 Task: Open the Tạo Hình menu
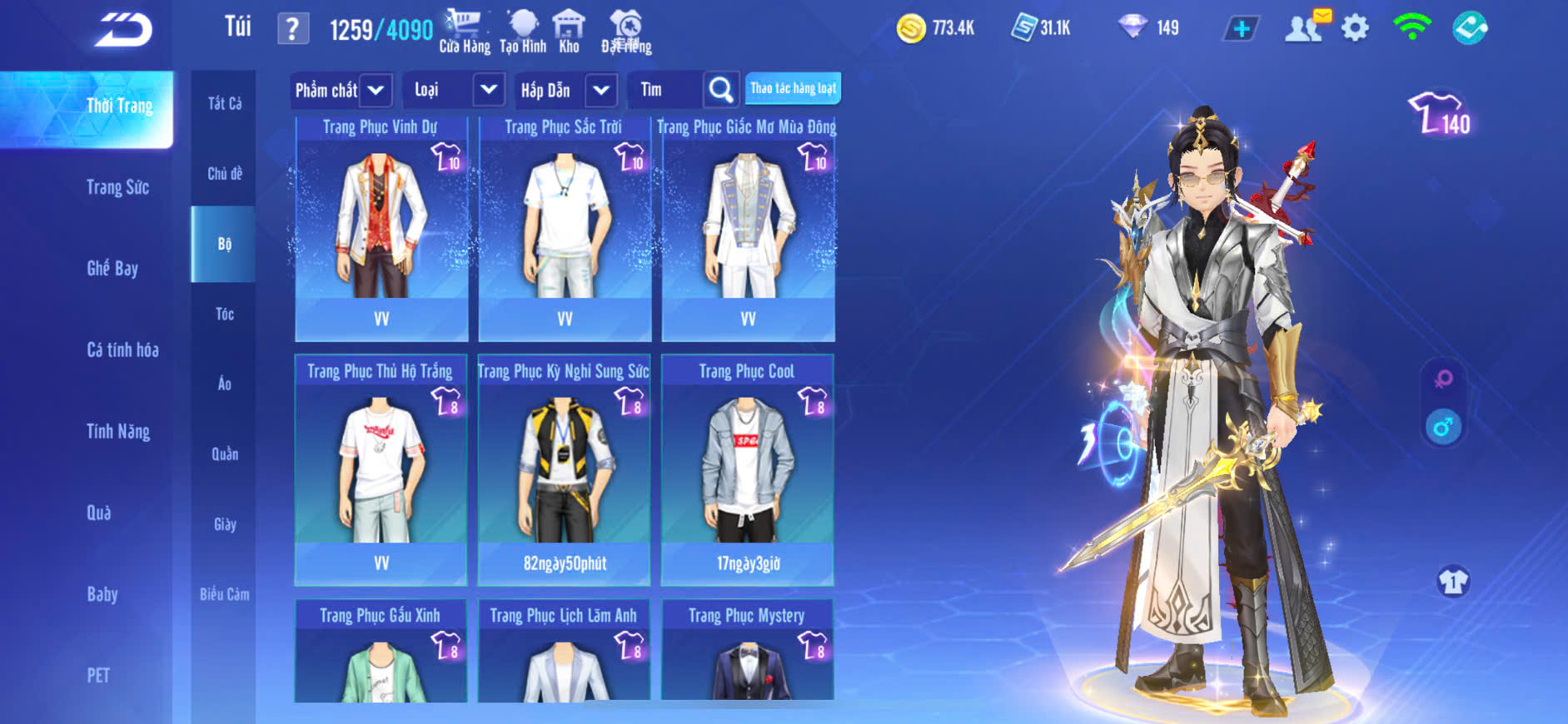click(x=523, y=32)
